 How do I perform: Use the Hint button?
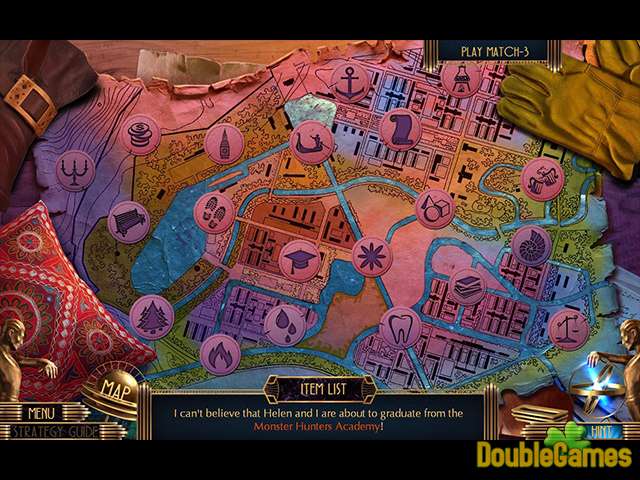(603, 431)
